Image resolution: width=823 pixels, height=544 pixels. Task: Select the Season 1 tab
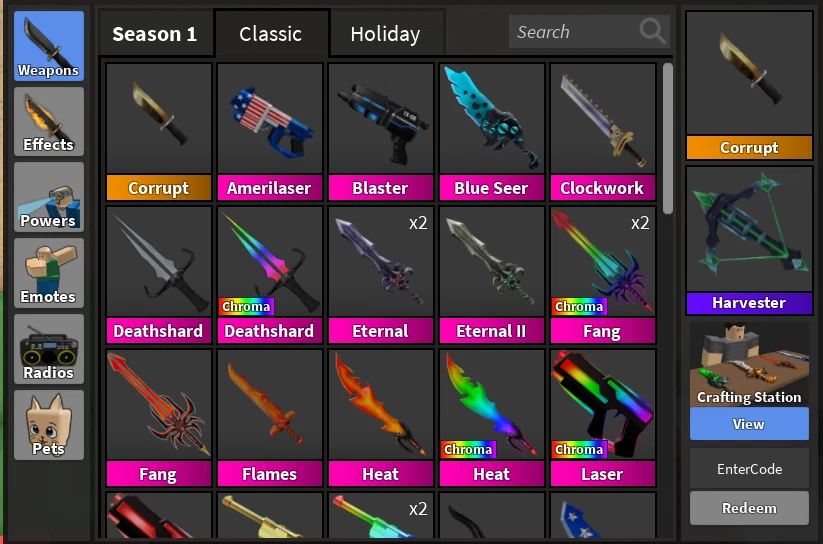click(155, 34)
